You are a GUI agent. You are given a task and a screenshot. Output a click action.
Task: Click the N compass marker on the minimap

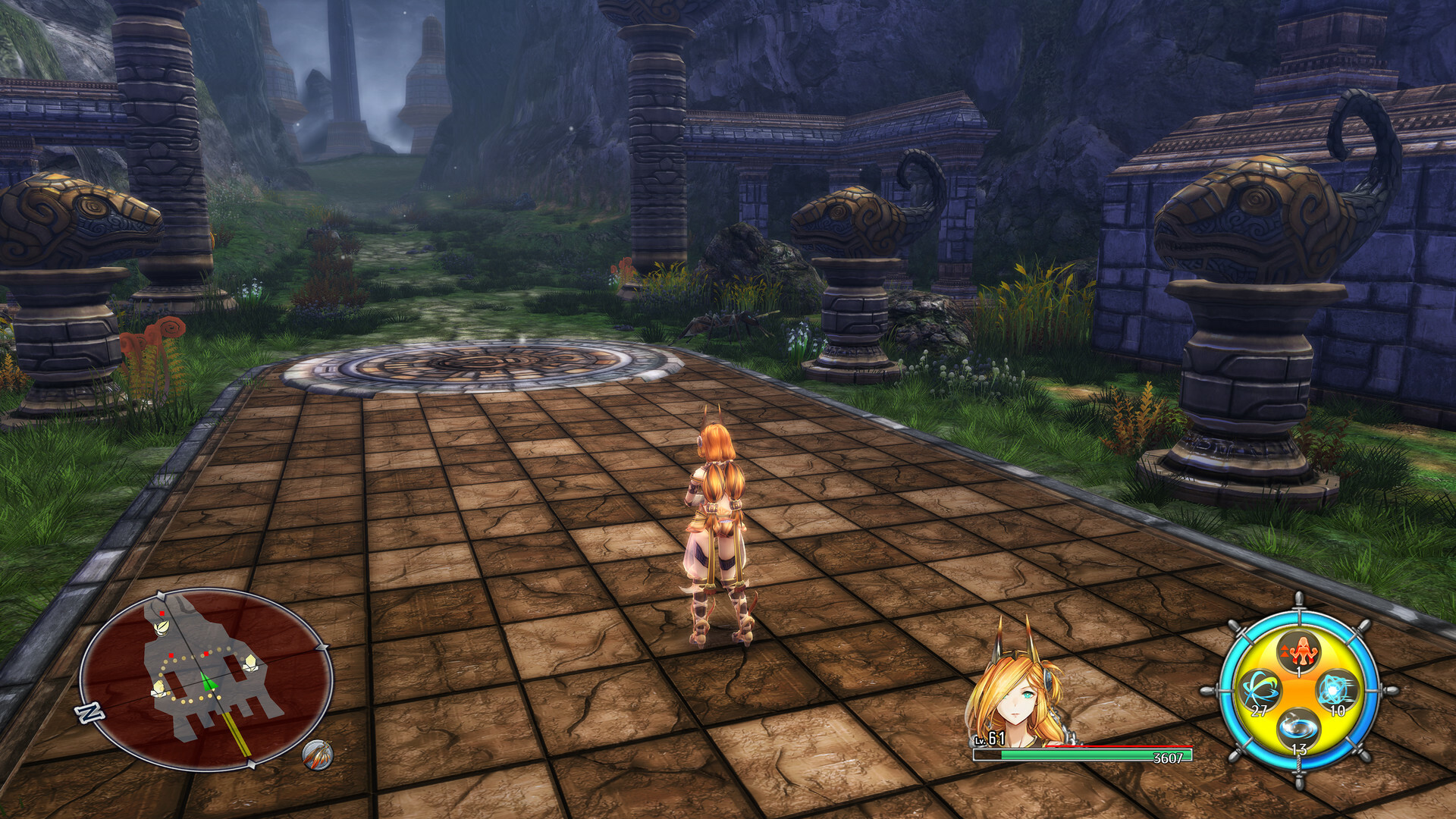tap(90, 711)
